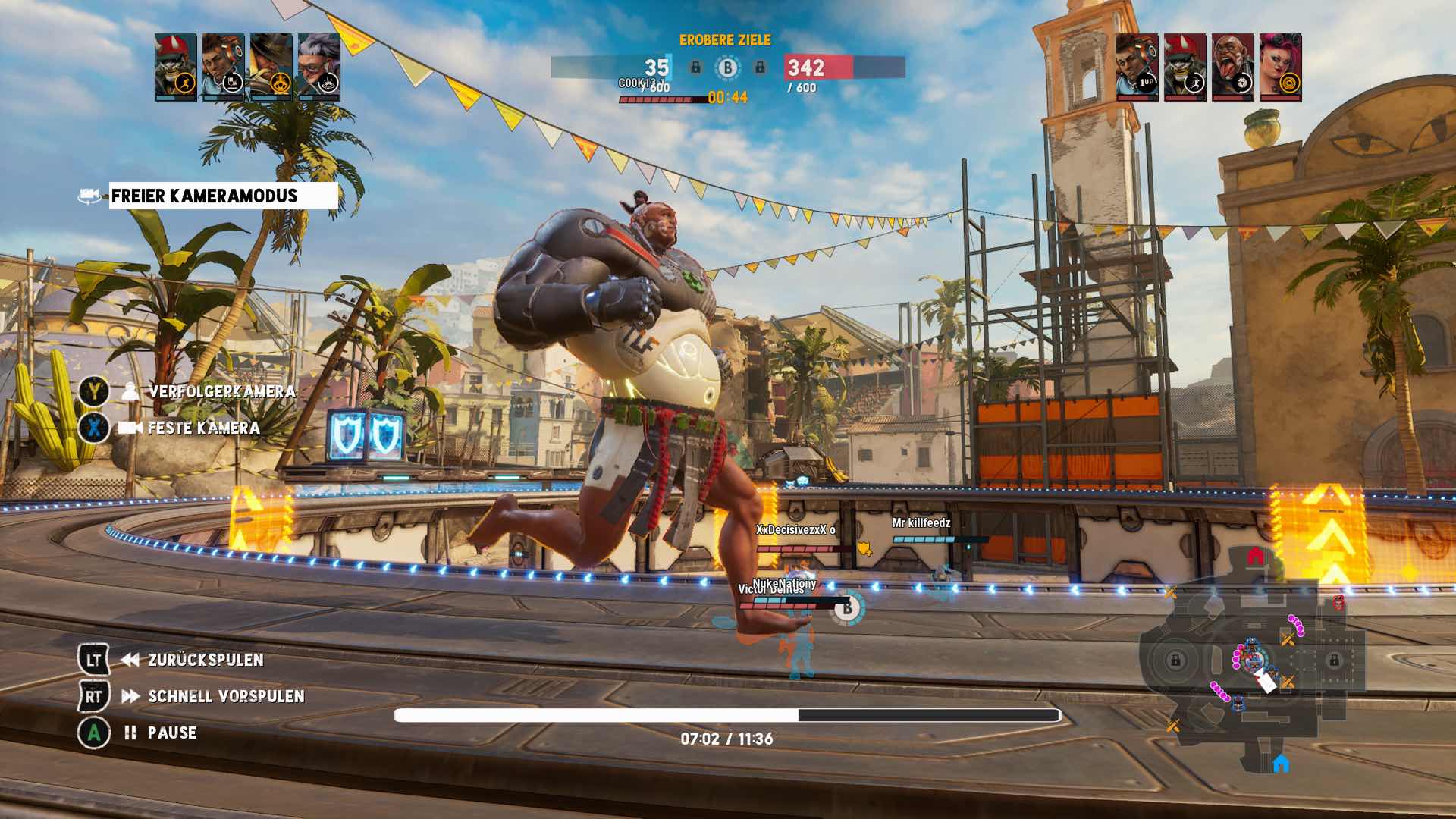1456x819 pixels.
Task: Select the objective B icon in the score bar
Action: pyautogui.click(x=728, y=68)
